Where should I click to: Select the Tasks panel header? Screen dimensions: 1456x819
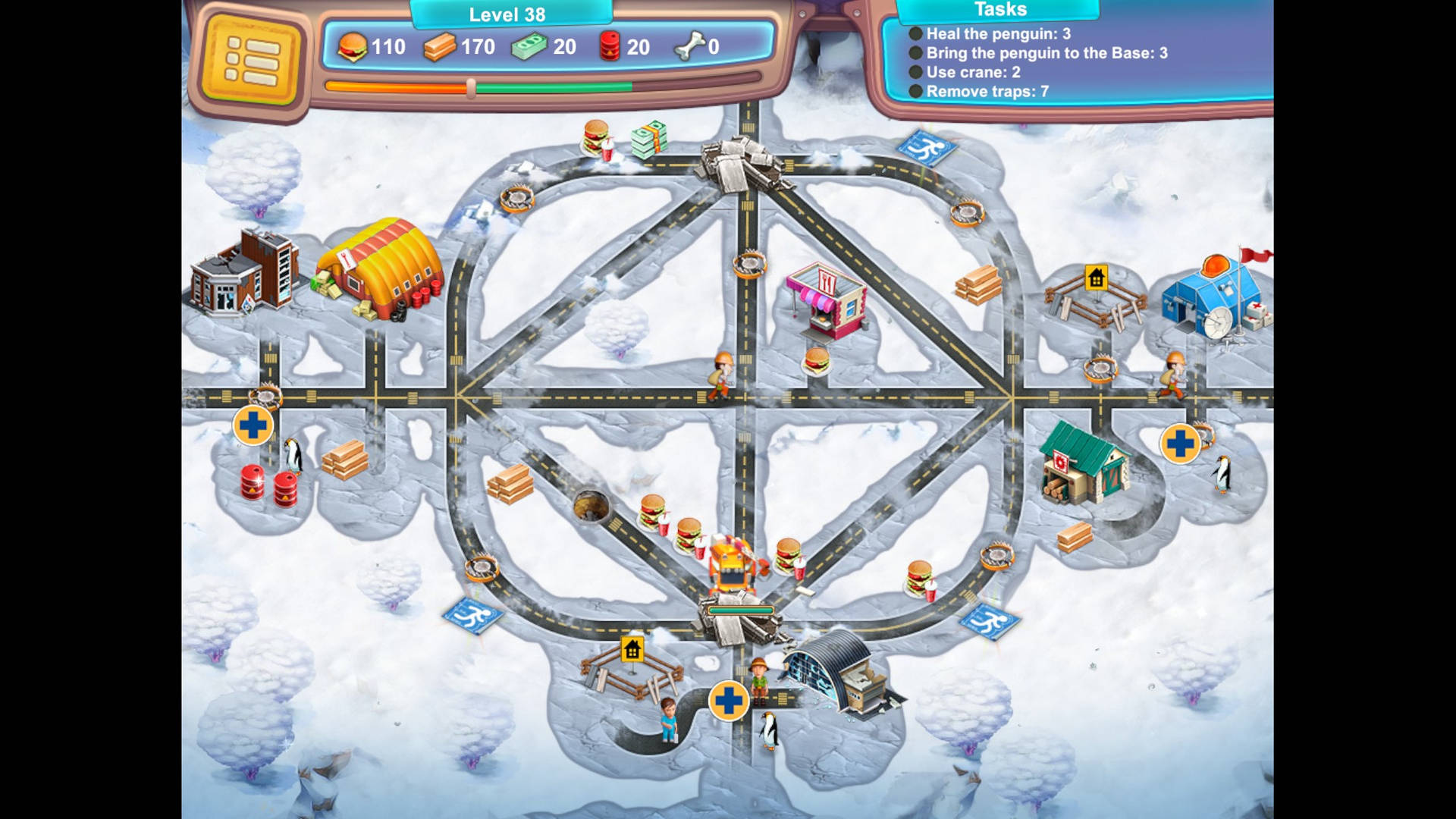[999, 10]
